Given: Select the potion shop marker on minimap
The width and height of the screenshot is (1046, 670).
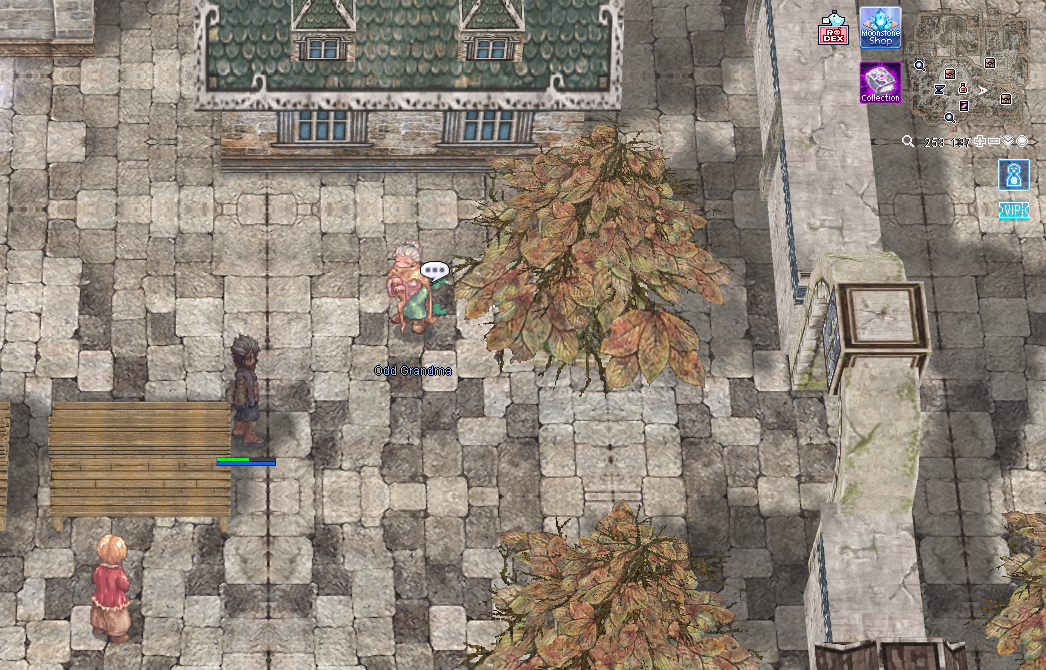Looking at the screenshot, I should [962, 88].
